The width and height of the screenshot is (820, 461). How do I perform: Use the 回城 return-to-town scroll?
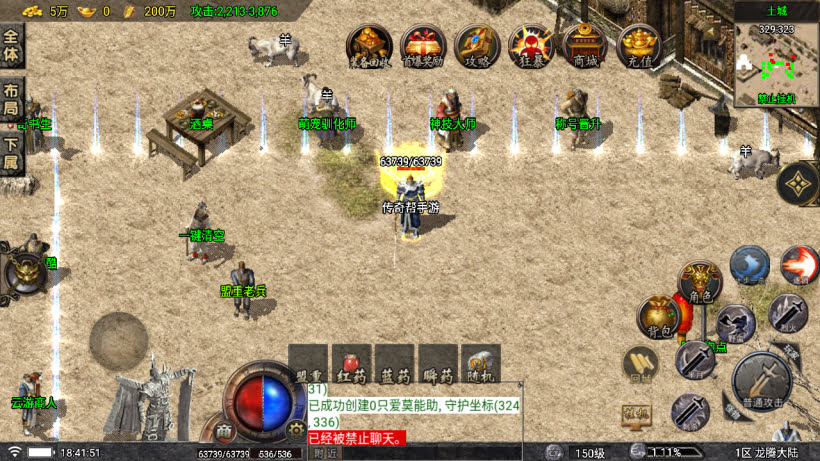click(640, 365)
